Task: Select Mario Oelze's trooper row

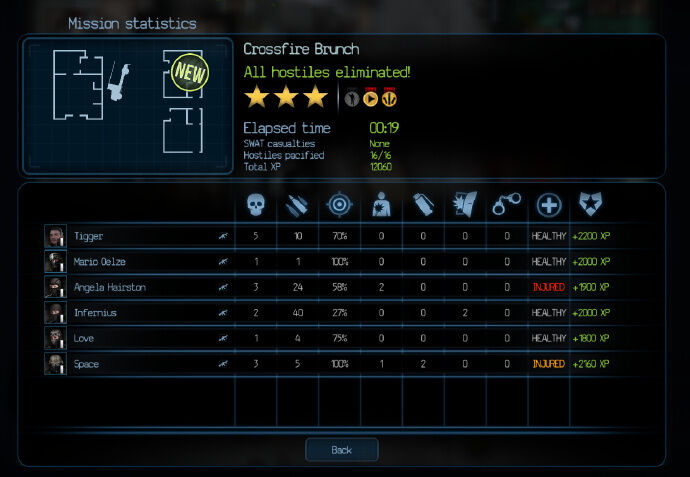Action: point(140,262)
